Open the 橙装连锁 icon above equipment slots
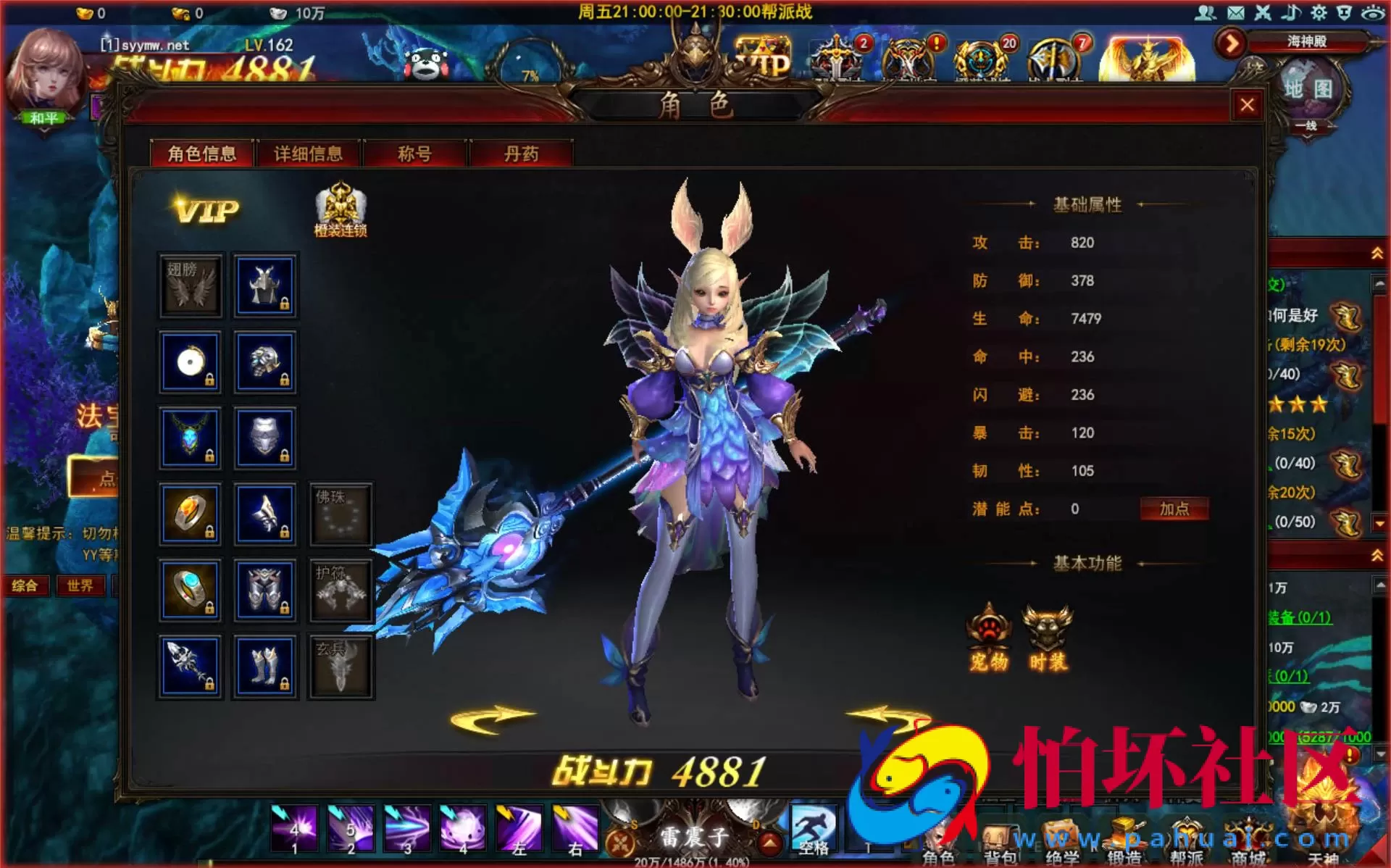The image size is (1391, 868). pos(341,206)
